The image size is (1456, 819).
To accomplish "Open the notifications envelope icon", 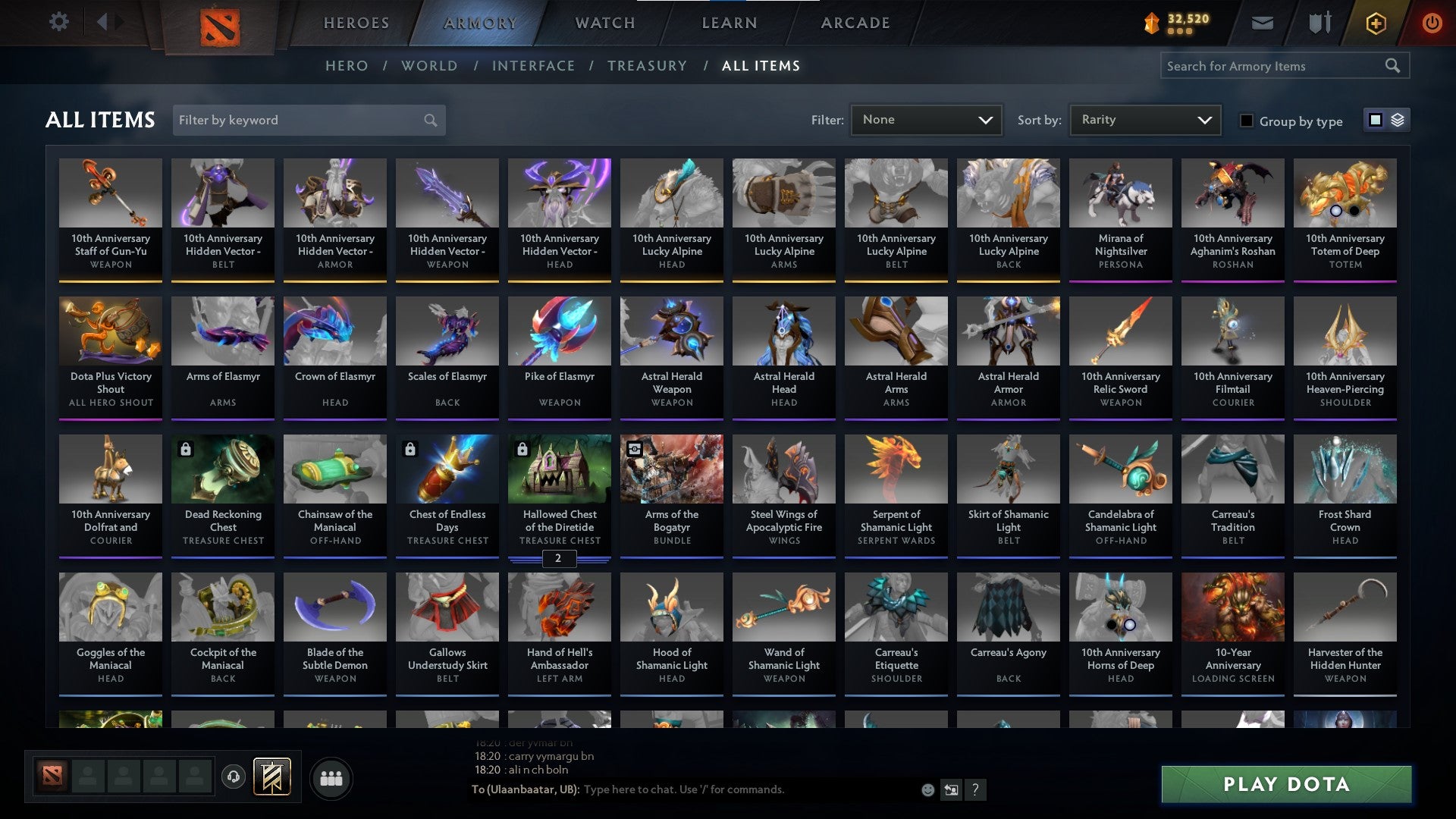I will [x=1263, y=23].
